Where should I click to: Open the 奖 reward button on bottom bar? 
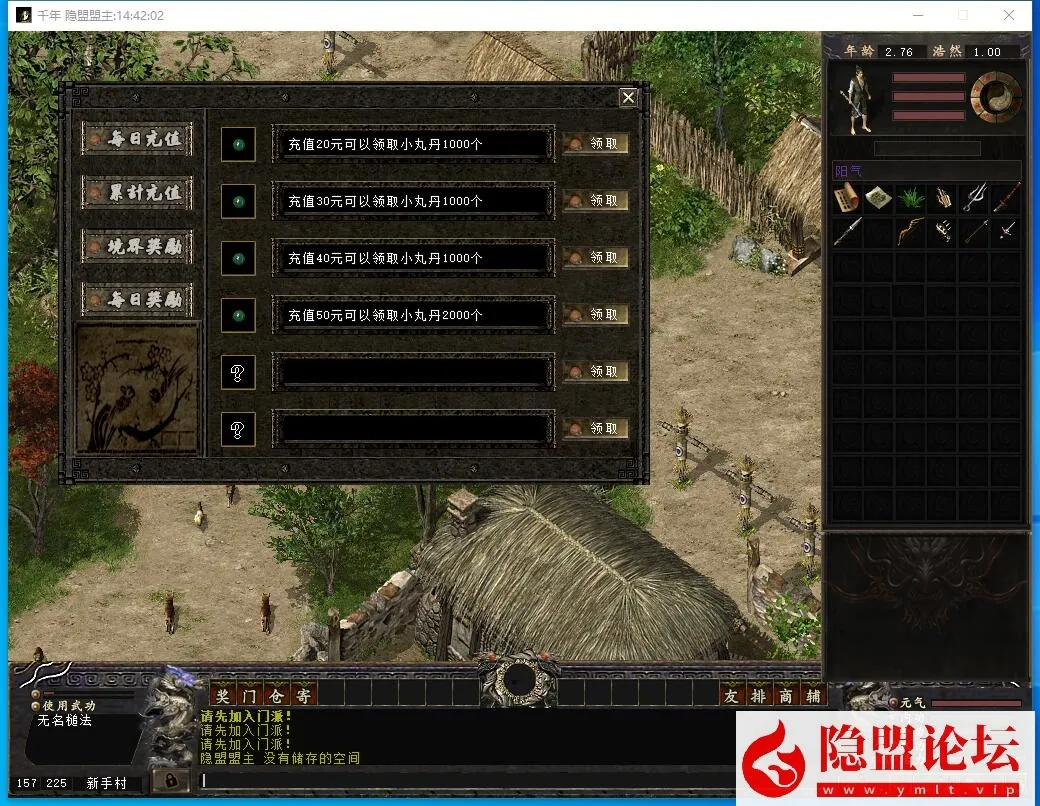(x=223, y=695)
